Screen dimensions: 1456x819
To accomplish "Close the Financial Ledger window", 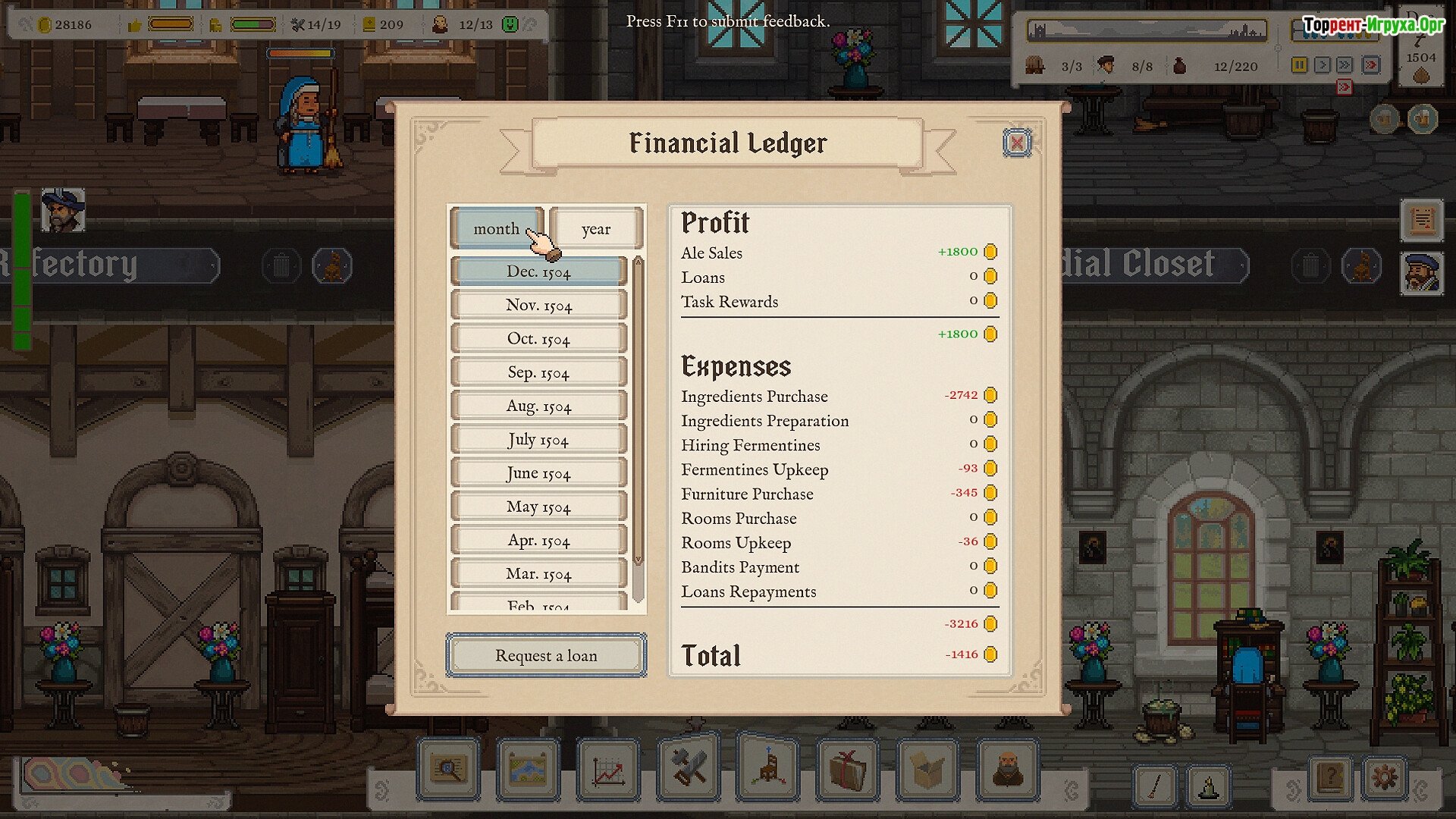I will [1016, 143].
